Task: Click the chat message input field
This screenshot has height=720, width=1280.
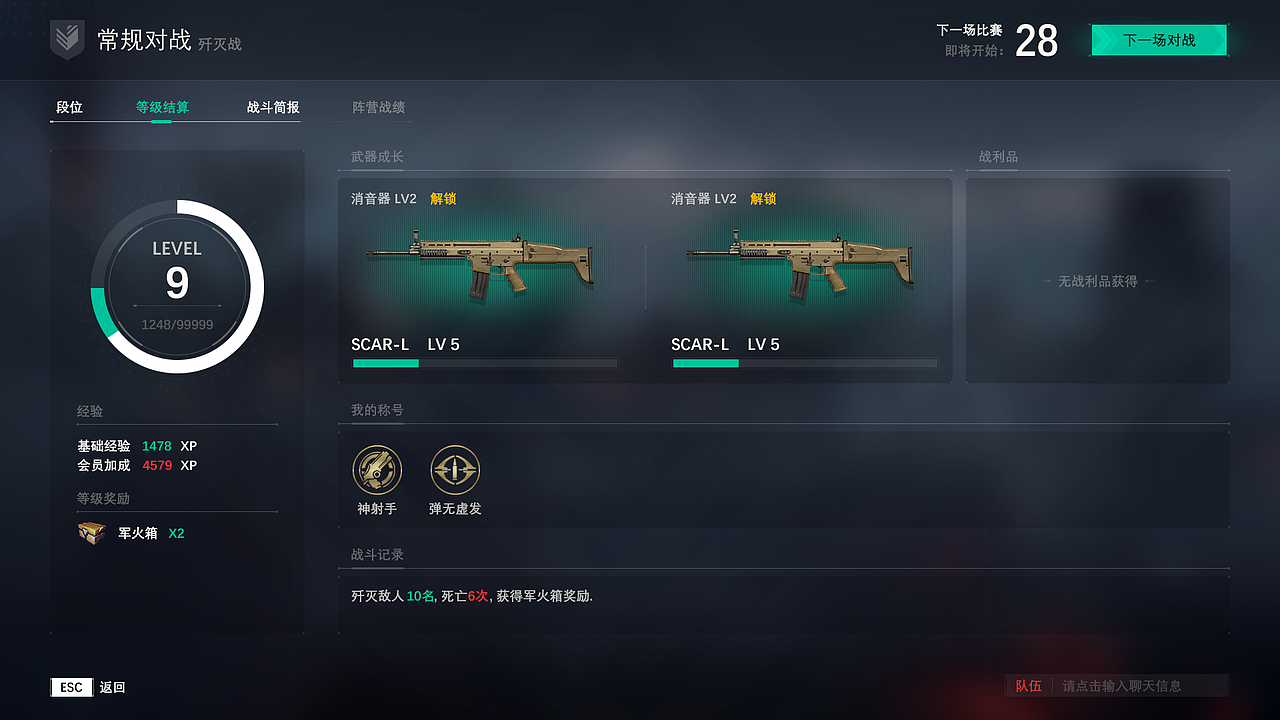Action: click(x=1130, y=686)
